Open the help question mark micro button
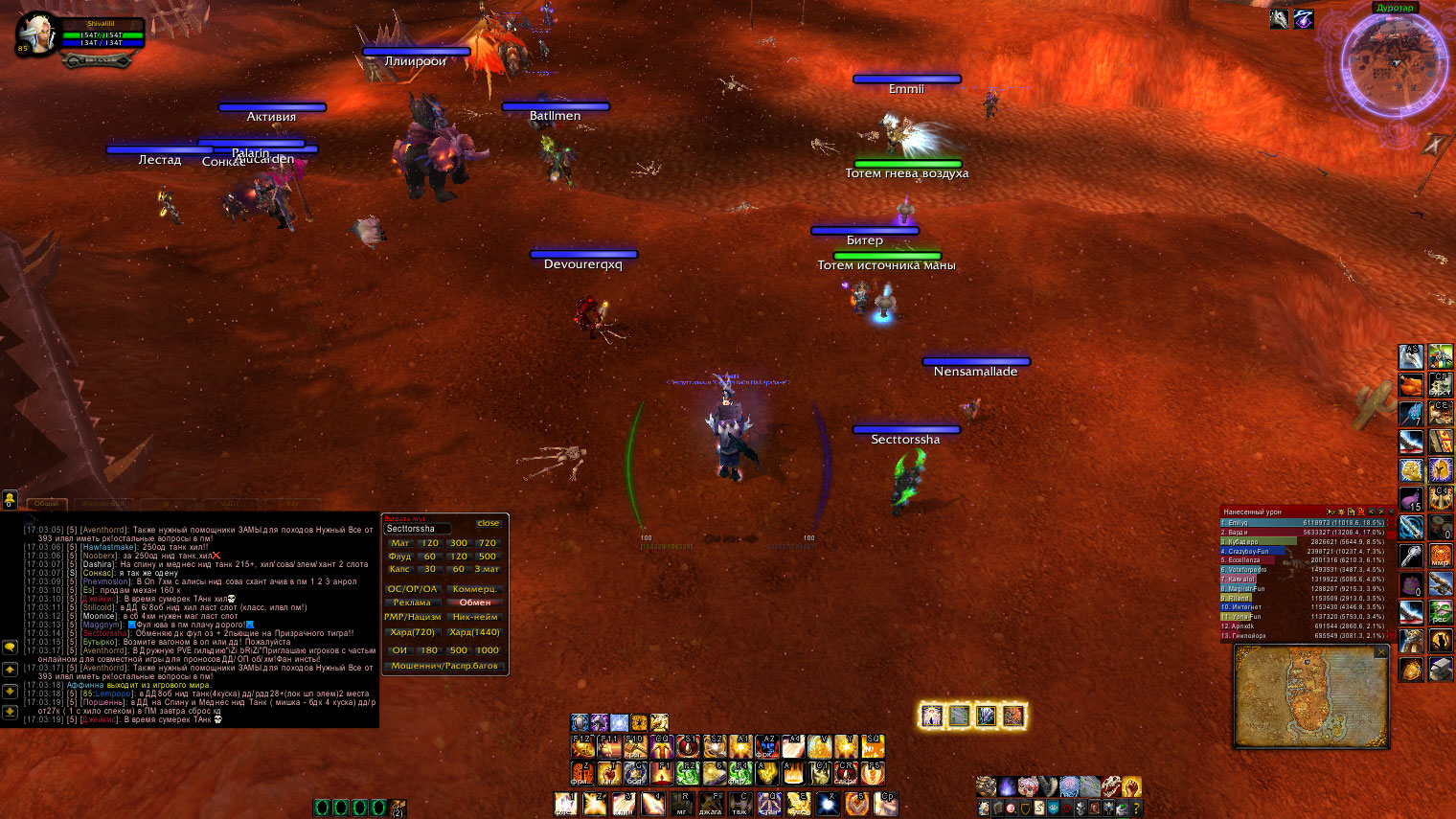Viewport: 1456px width, 819px height. (1135, 808)
